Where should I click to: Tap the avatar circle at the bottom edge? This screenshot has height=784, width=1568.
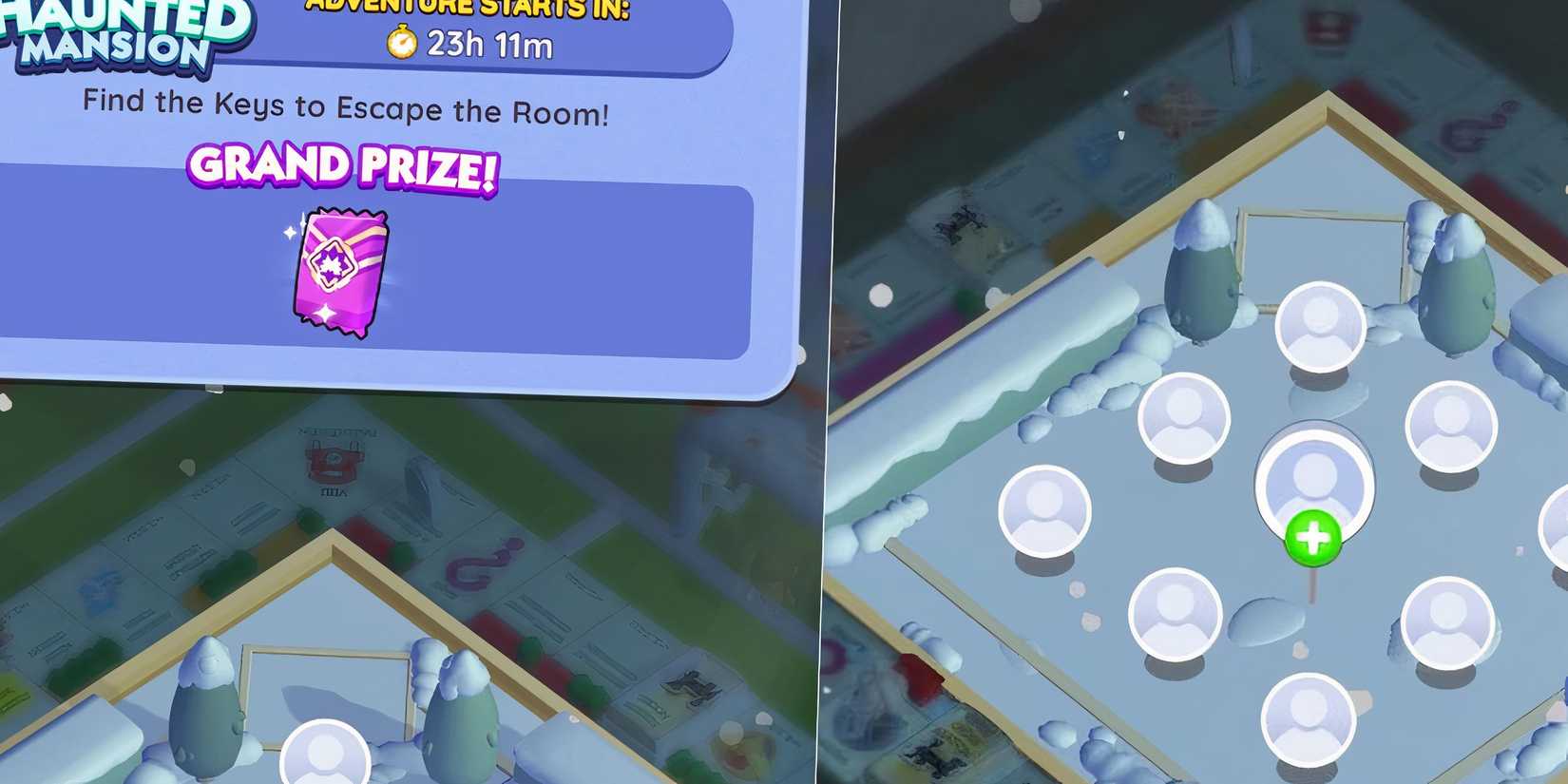click(1307, 722)
